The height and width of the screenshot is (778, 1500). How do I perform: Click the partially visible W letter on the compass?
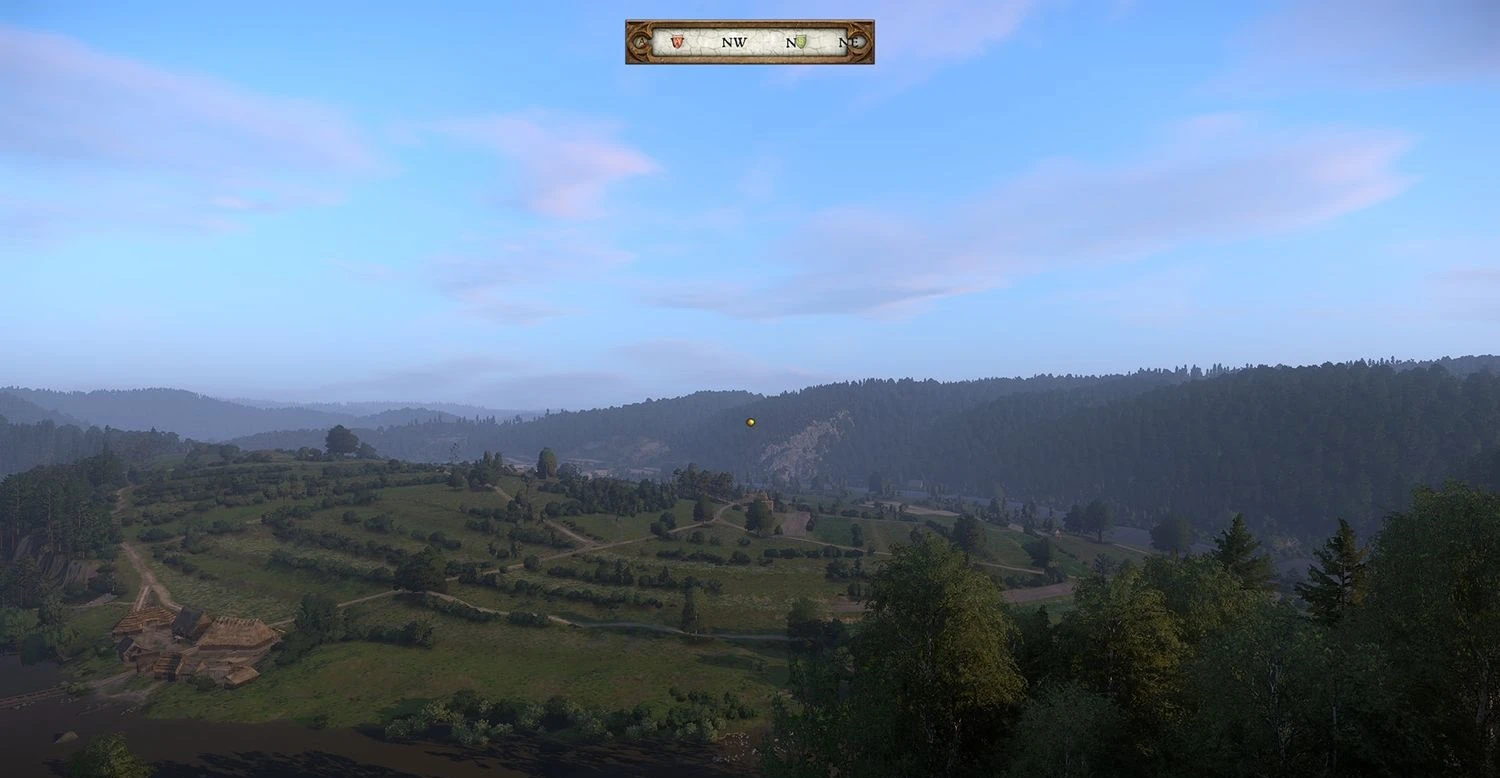click(676, 42)
